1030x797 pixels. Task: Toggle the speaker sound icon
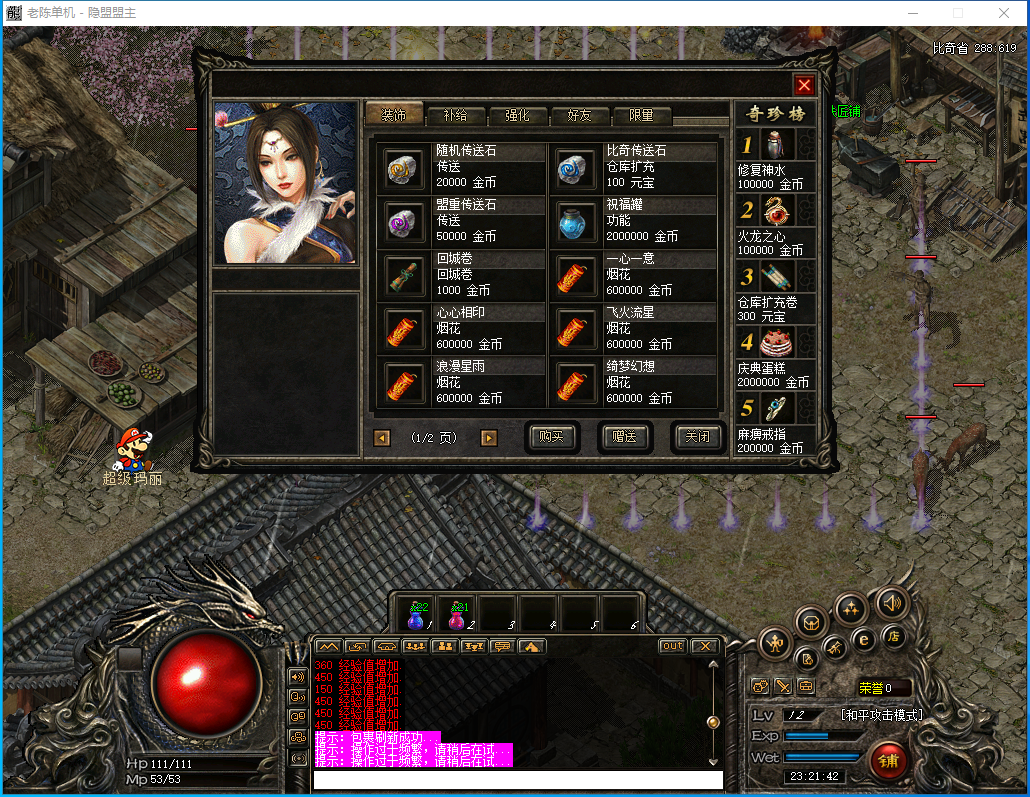pos(891,602)
